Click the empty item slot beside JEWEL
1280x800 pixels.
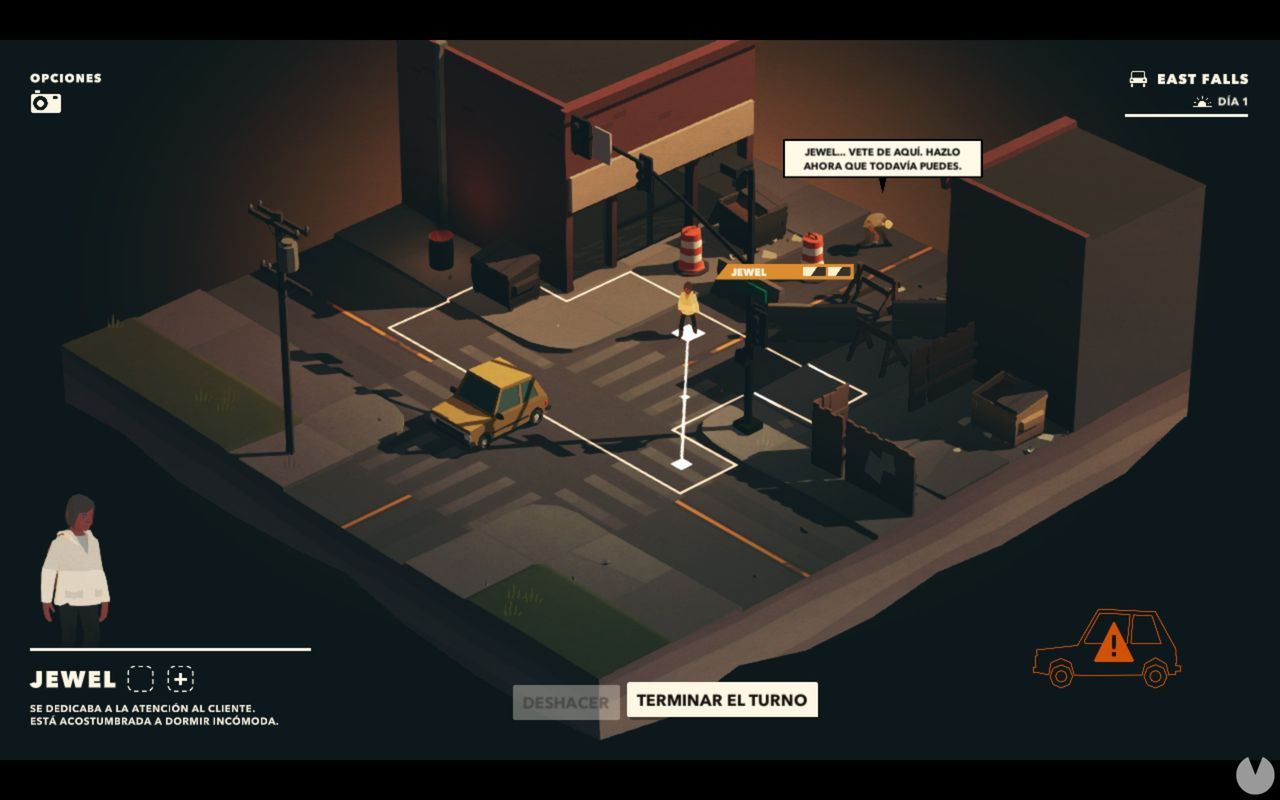(140, 679)
